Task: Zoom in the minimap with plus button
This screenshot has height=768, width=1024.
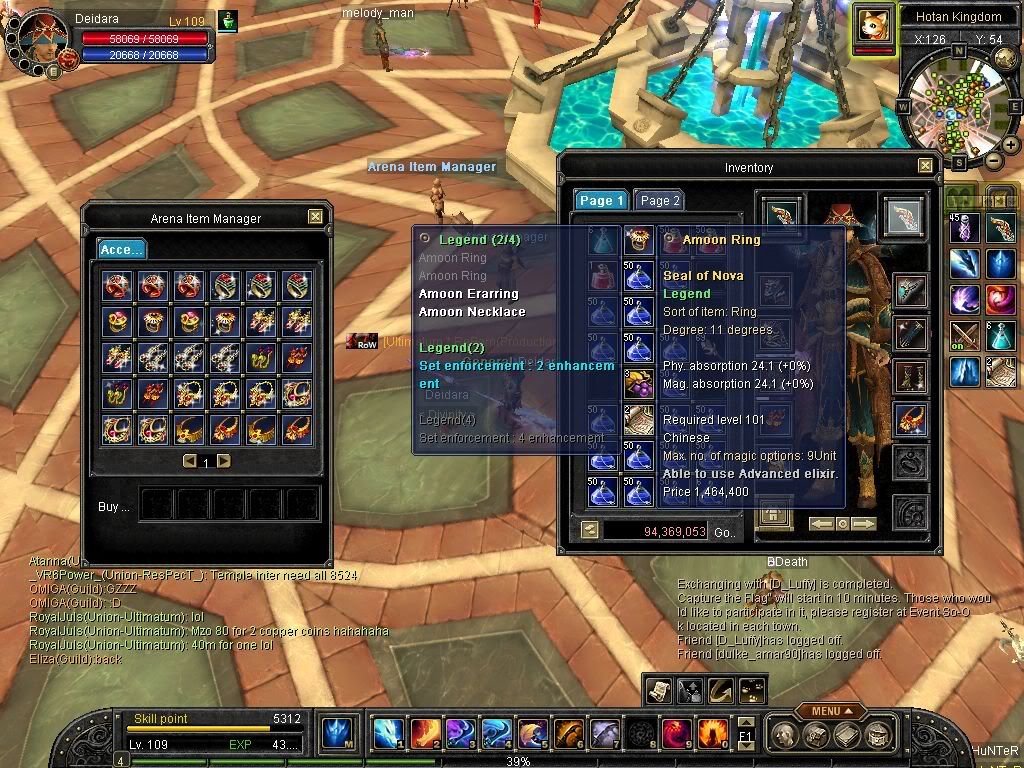Action: (x=1011, y=145)
